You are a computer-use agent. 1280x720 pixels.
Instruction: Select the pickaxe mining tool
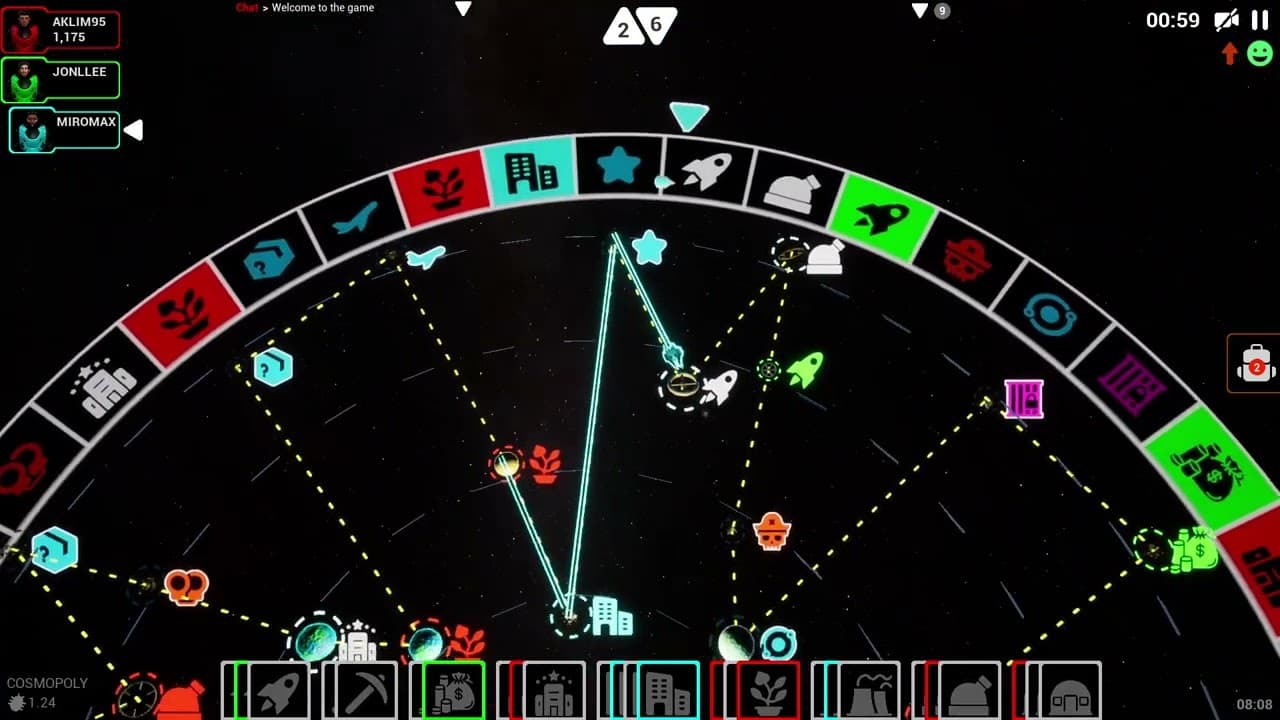(364, 690)
